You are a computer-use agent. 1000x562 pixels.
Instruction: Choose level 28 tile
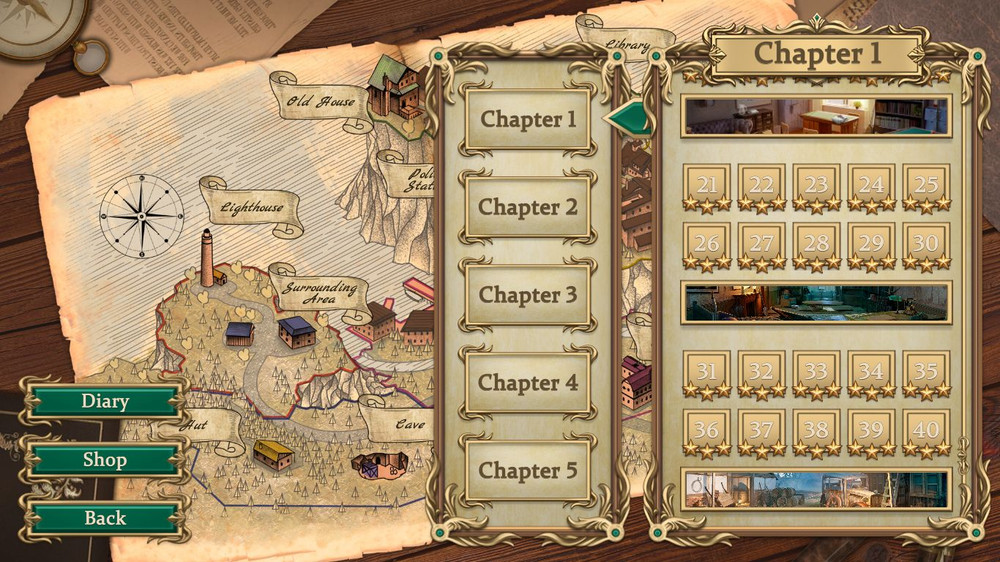pyautogui.click(x=817, y=244)
